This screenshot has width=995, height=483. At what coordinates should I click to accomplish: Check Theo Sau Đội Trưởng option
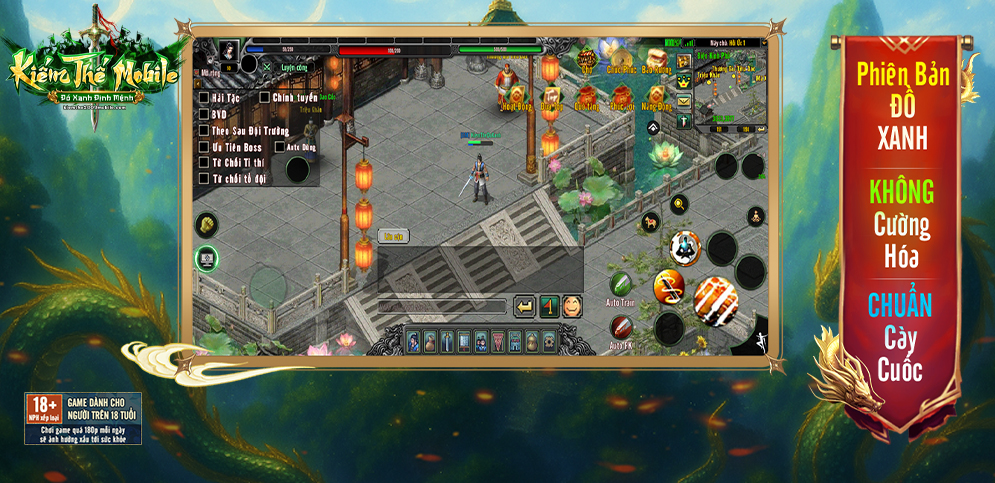(x=204, y=130)
